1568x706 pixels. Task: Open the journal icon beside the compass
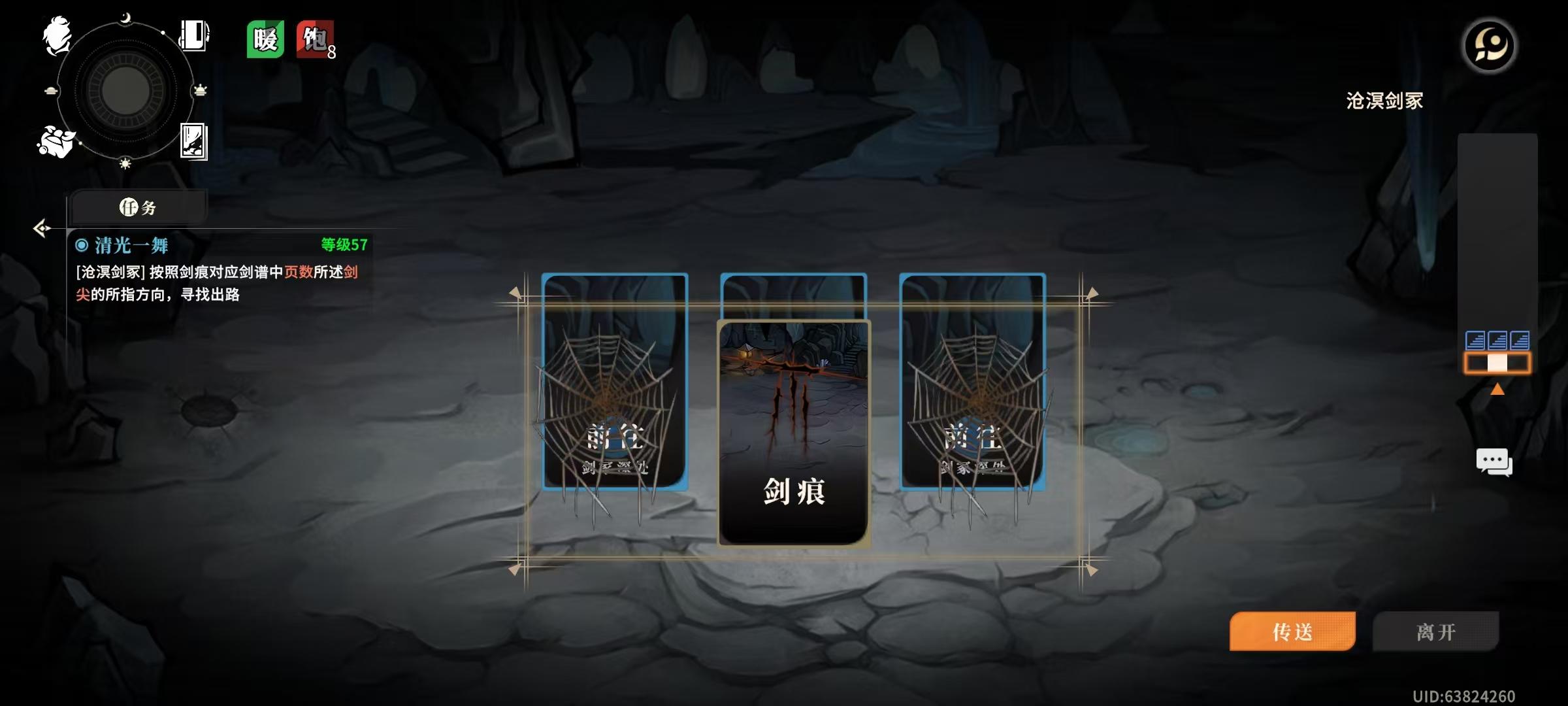[193, 35]
